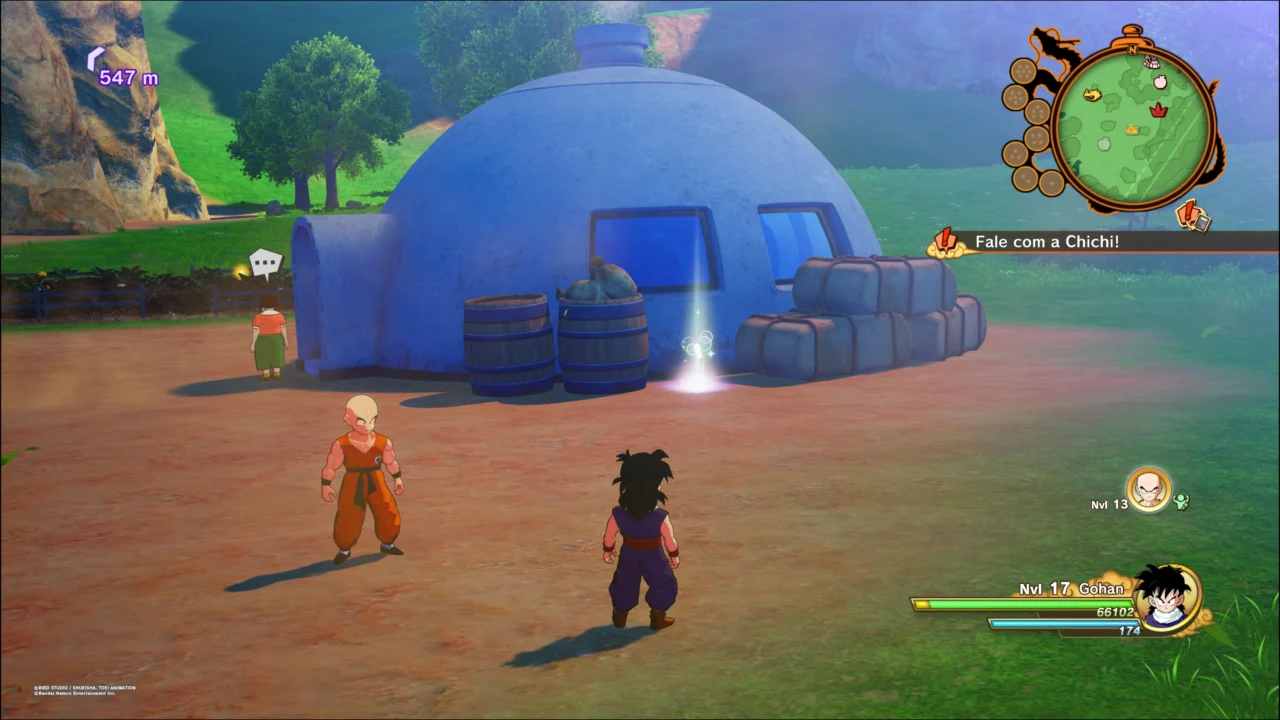Select Gohan's character portrait
Image resolution: width=1280 pixels, height=720 pixels.
coord(1167,597)
